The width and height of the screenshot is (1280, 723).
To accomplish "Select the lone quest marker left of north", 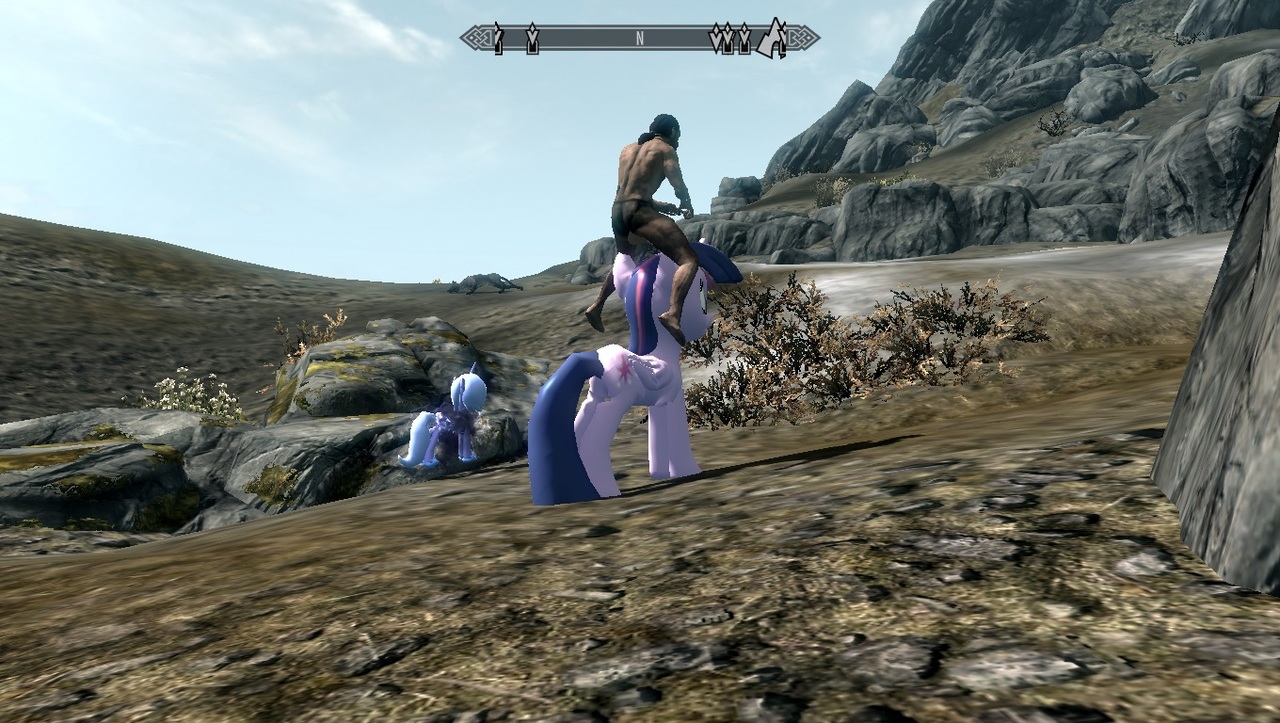I will [532, 39].
